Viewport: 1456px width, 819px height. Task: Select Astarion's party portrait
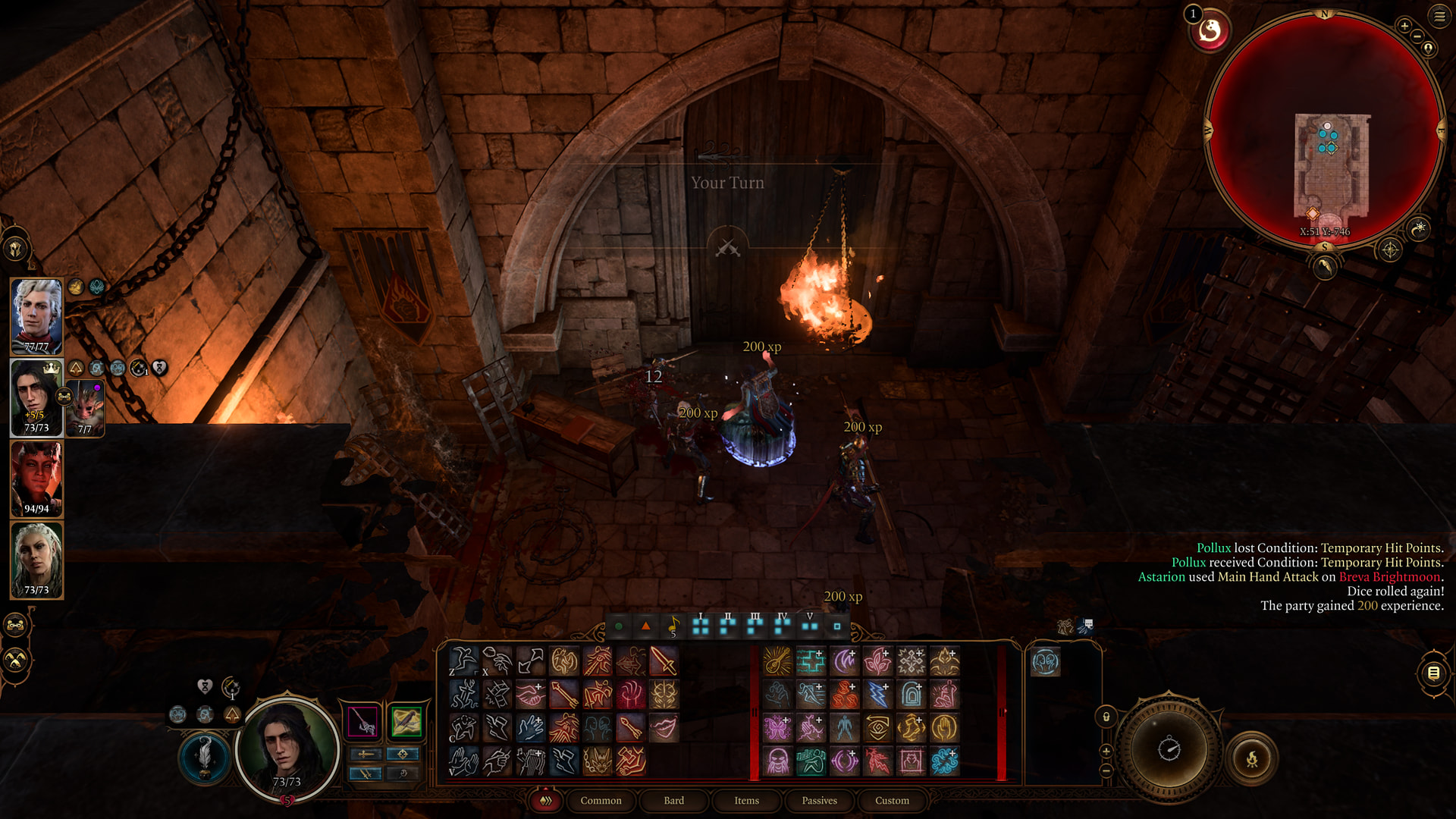[36, 315]
